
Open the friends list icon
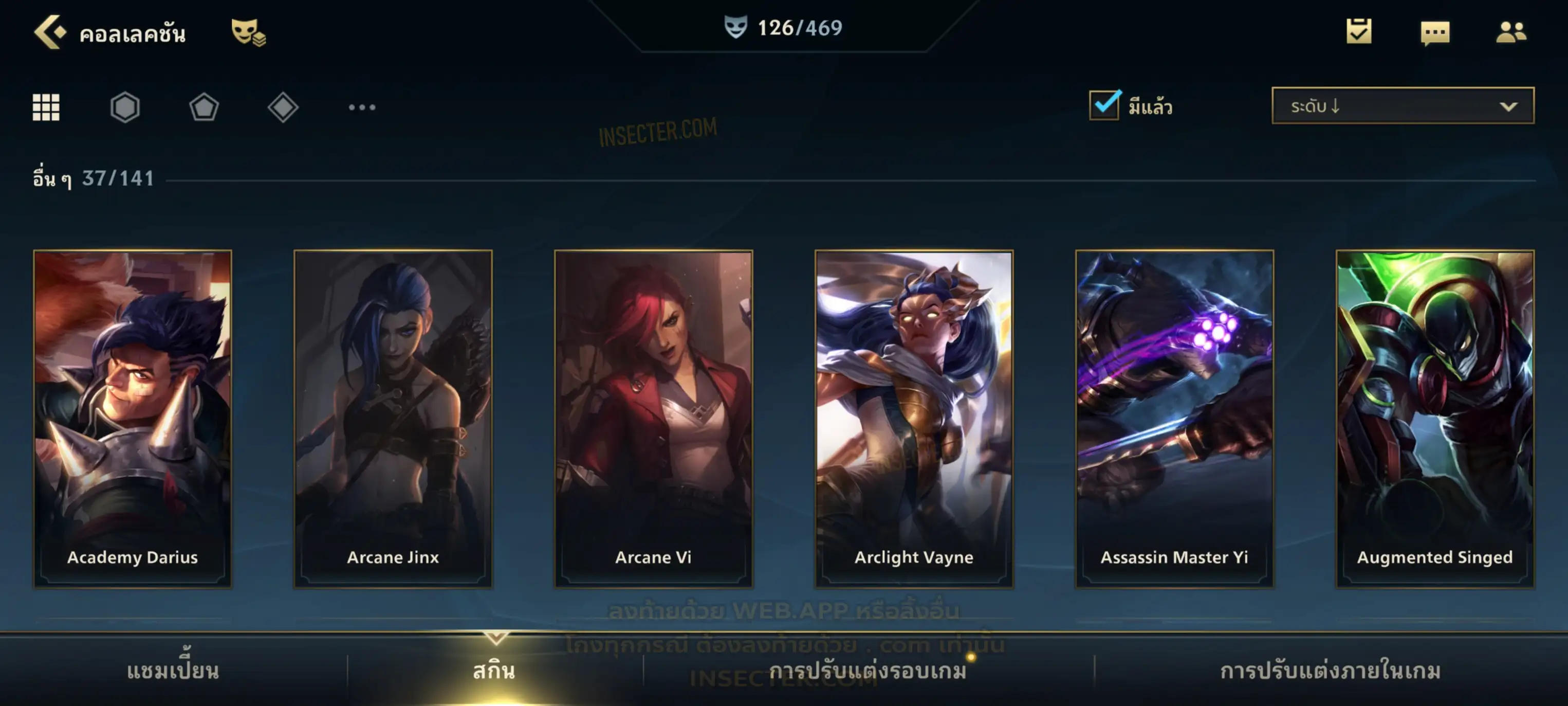pyautogui.click(x=1510, y=32)
